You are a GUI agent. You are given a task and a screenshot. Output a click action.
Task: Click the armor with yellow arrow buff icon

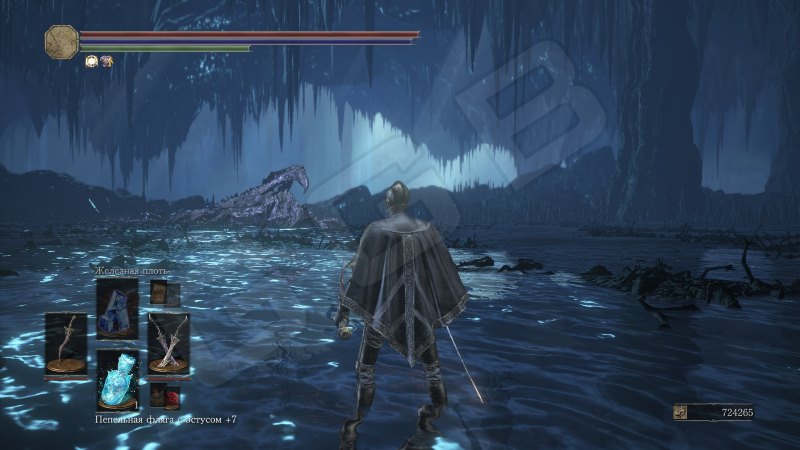click(105, 61)
